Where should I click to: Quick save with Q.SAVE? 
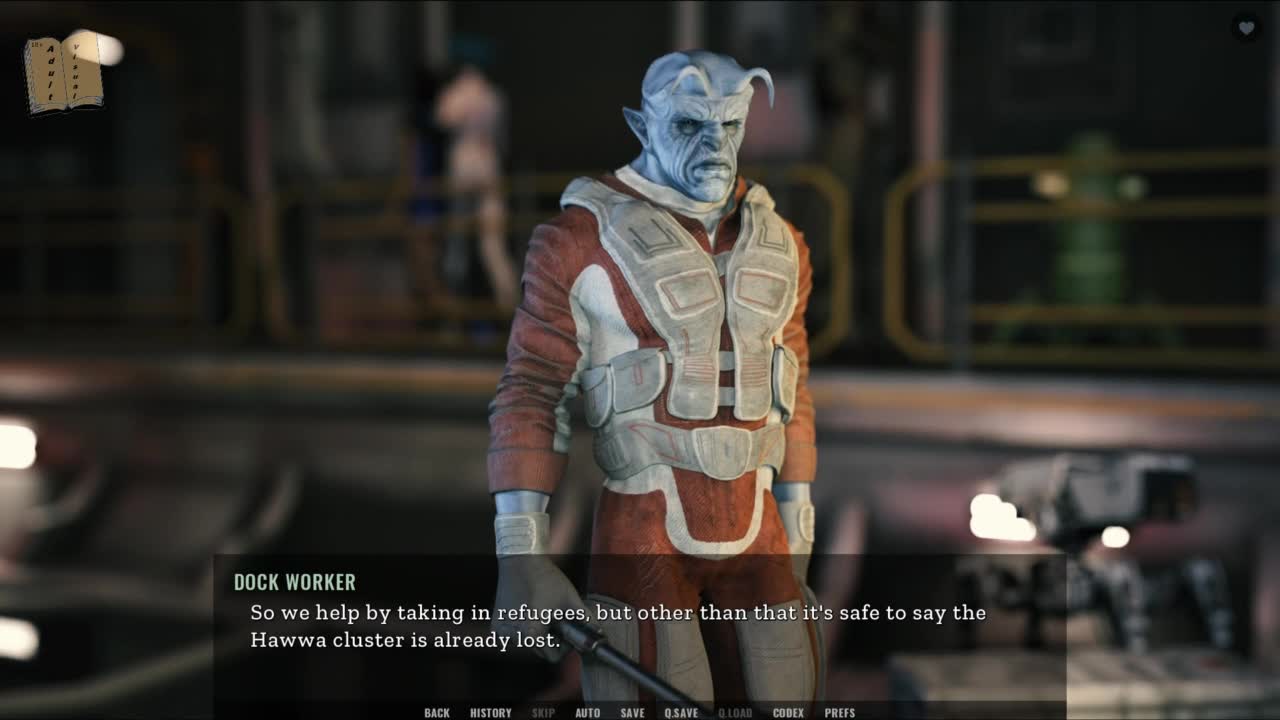pos(681,712)
